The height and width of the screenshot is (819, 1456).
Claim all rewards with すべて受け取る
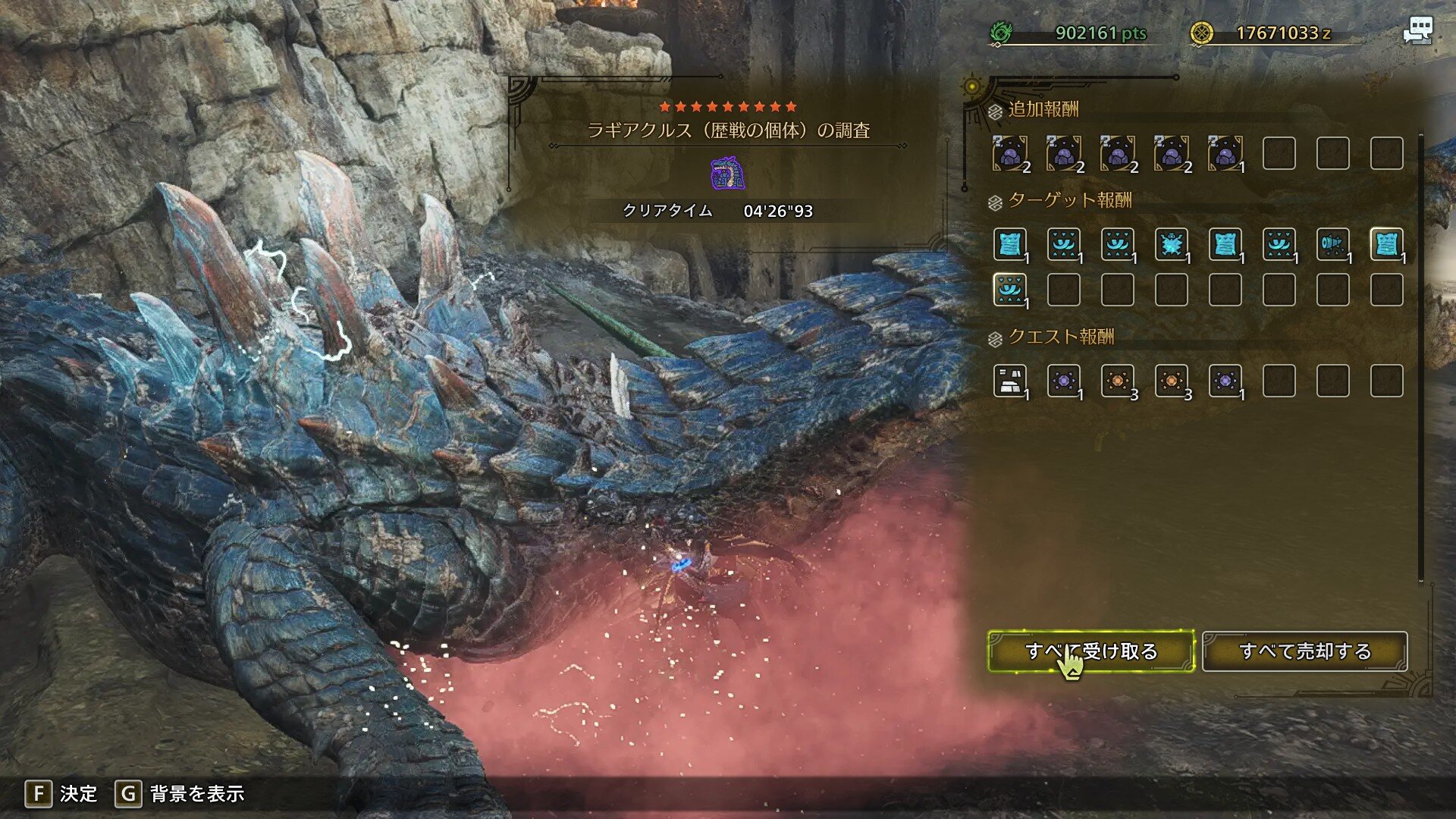coord(1090,651)
